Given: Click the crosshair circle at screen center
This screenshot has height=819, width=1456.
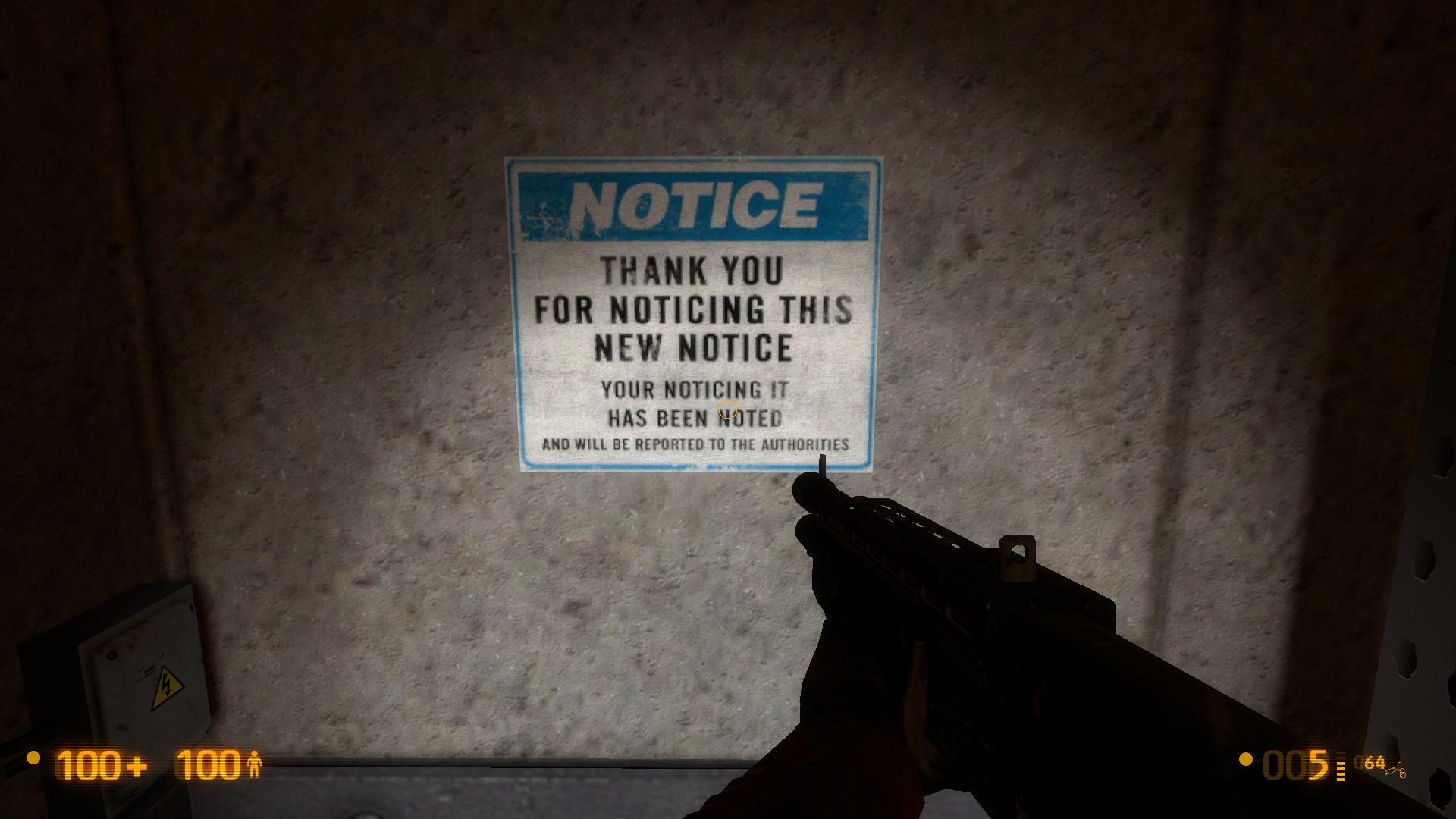Looking at the screenshot, I should [726, 410].
